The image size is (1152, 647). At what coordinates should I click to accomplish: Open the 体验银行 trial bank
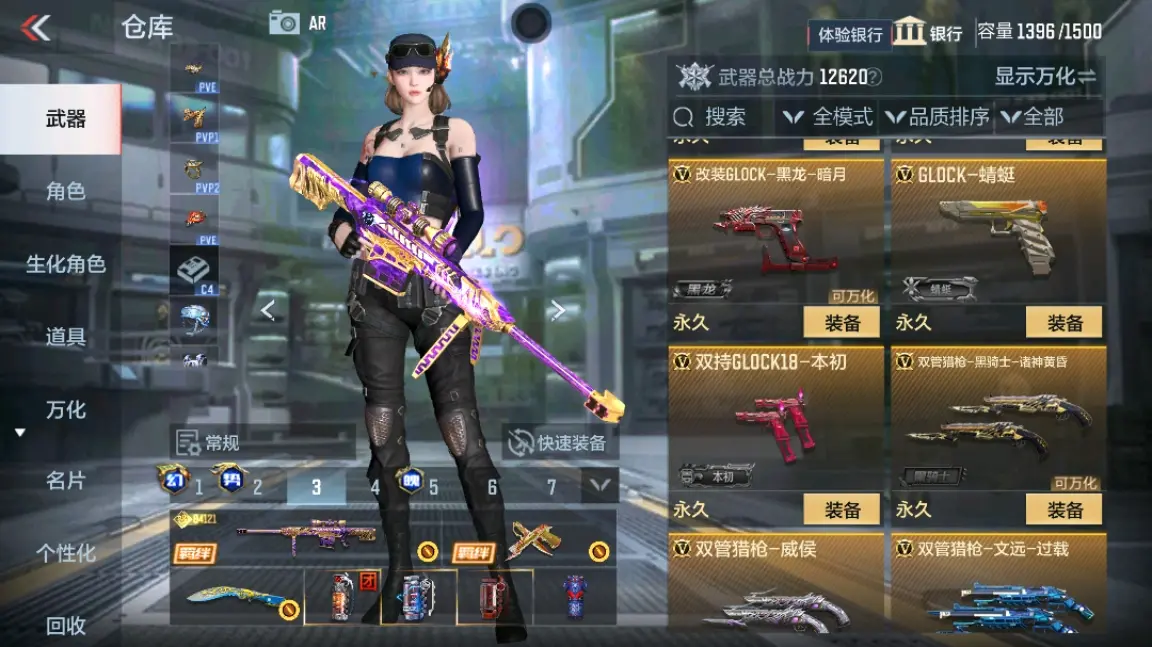click(849, 34)
